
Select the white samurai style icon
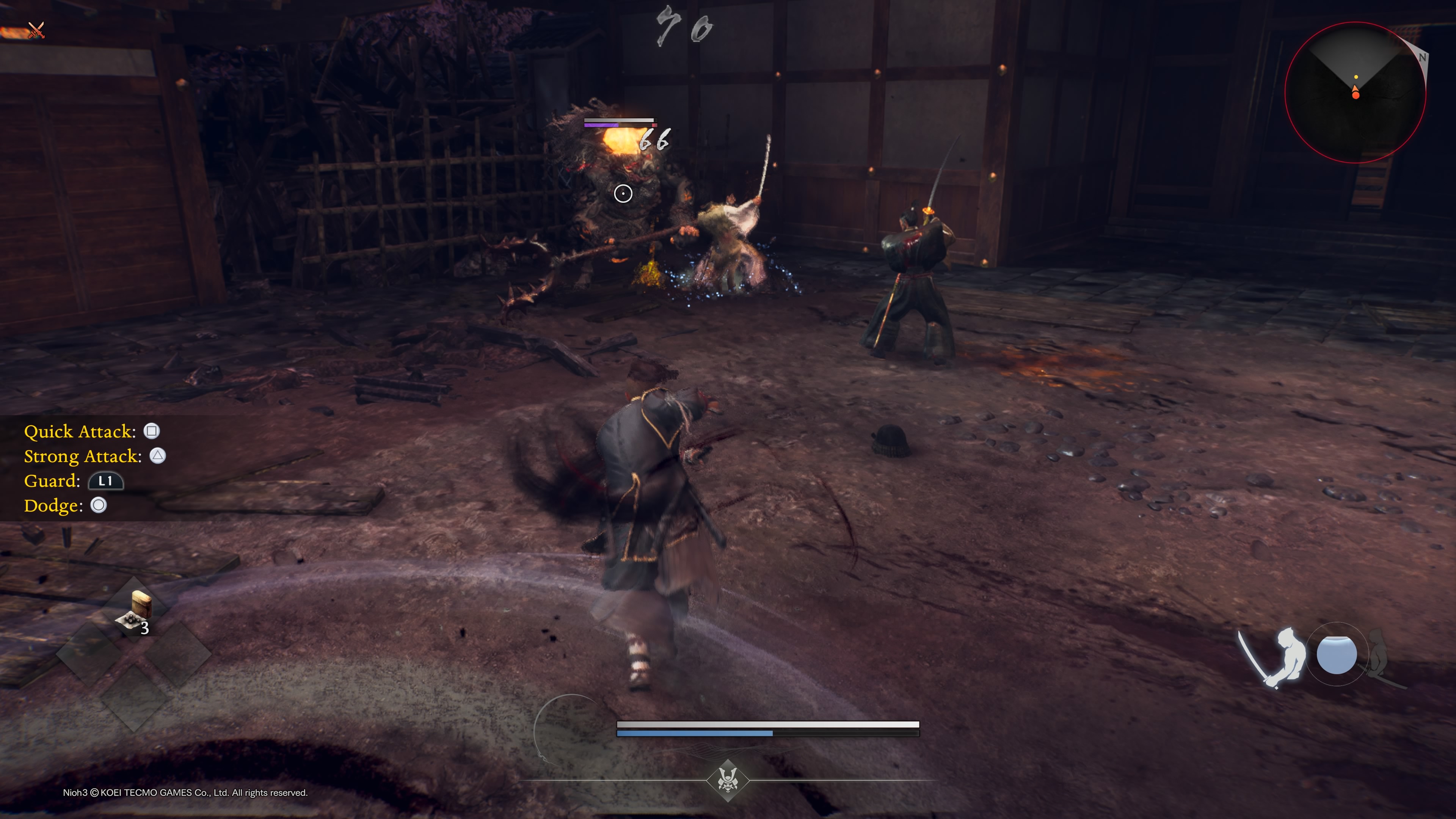coord(1276,657)
